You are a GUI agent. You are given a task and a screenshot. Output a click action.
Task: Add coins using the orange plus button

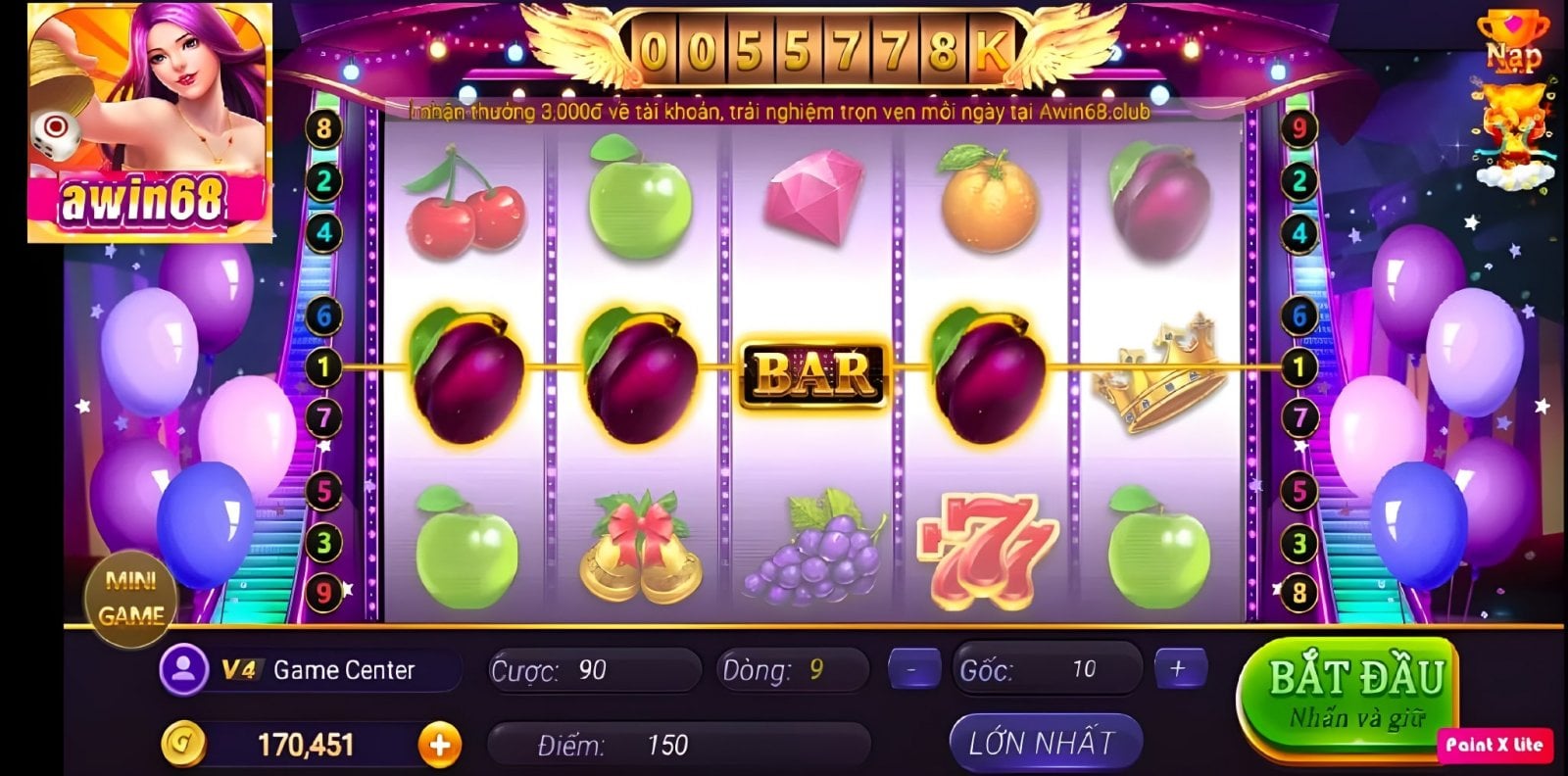[x=439, y=746]
